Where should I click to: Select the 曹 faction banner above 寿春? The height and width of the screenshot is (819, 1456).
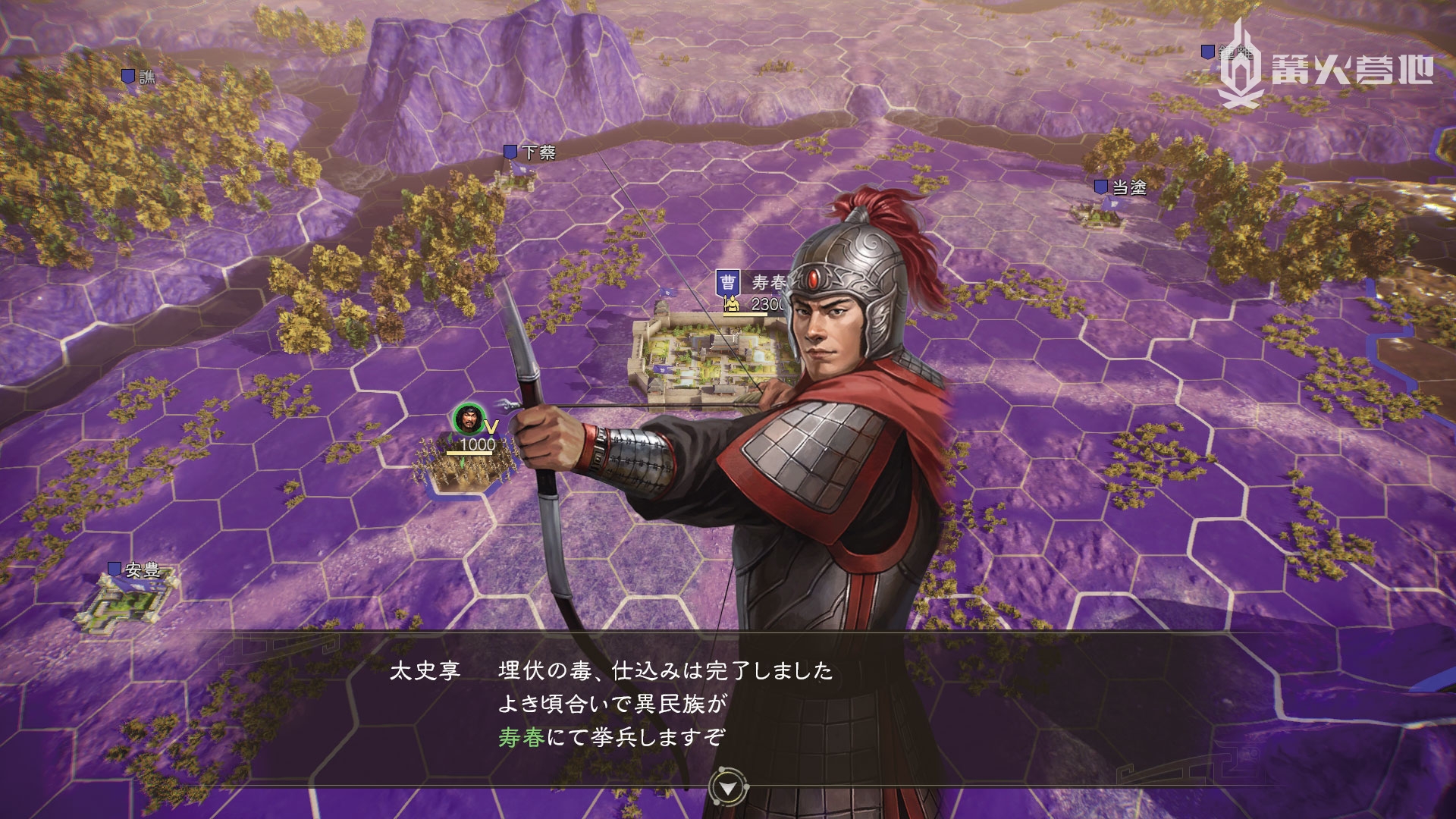(728, 281)
